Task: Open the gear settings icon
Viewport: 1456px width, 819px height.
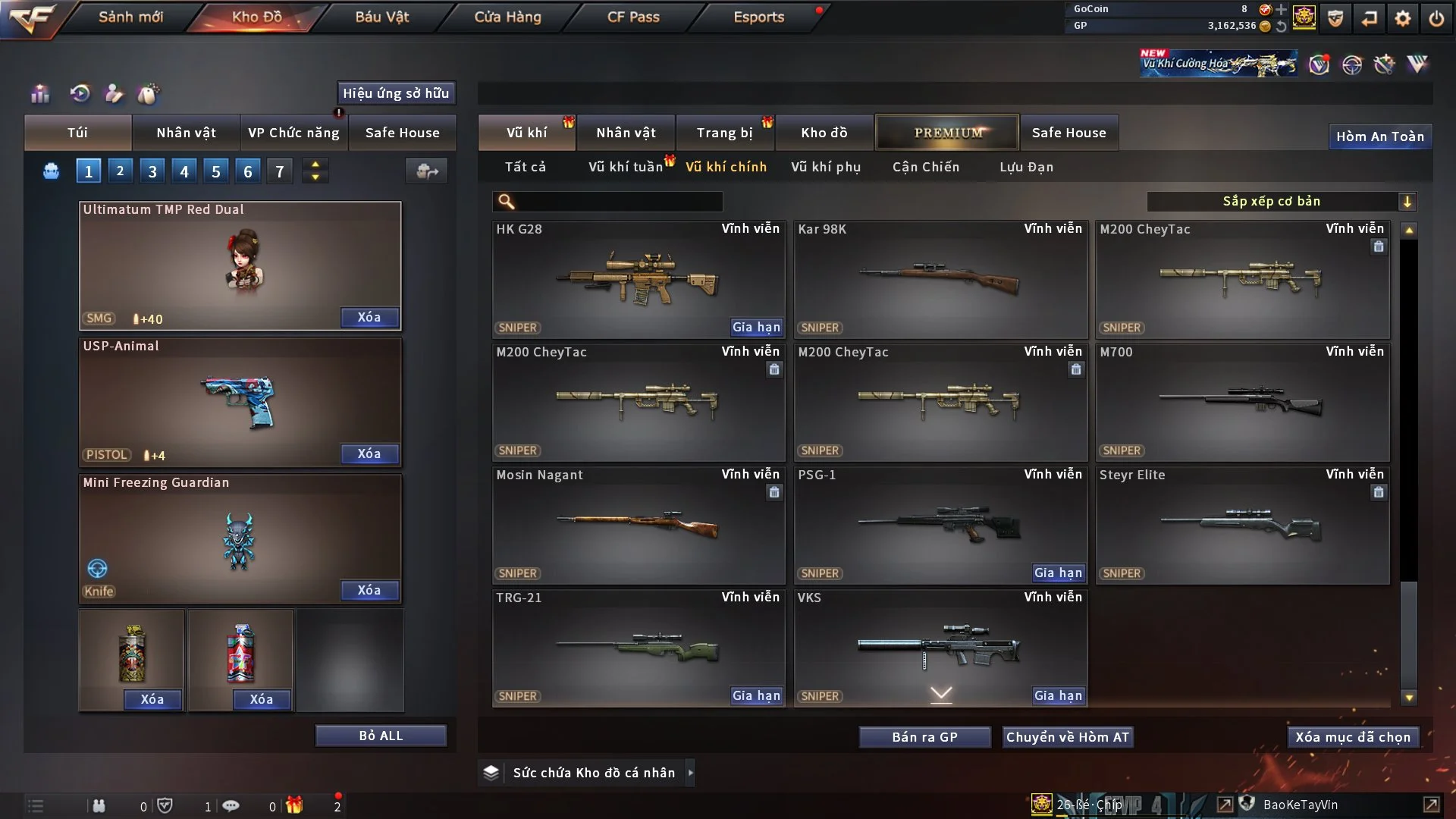Action: 1403,18
